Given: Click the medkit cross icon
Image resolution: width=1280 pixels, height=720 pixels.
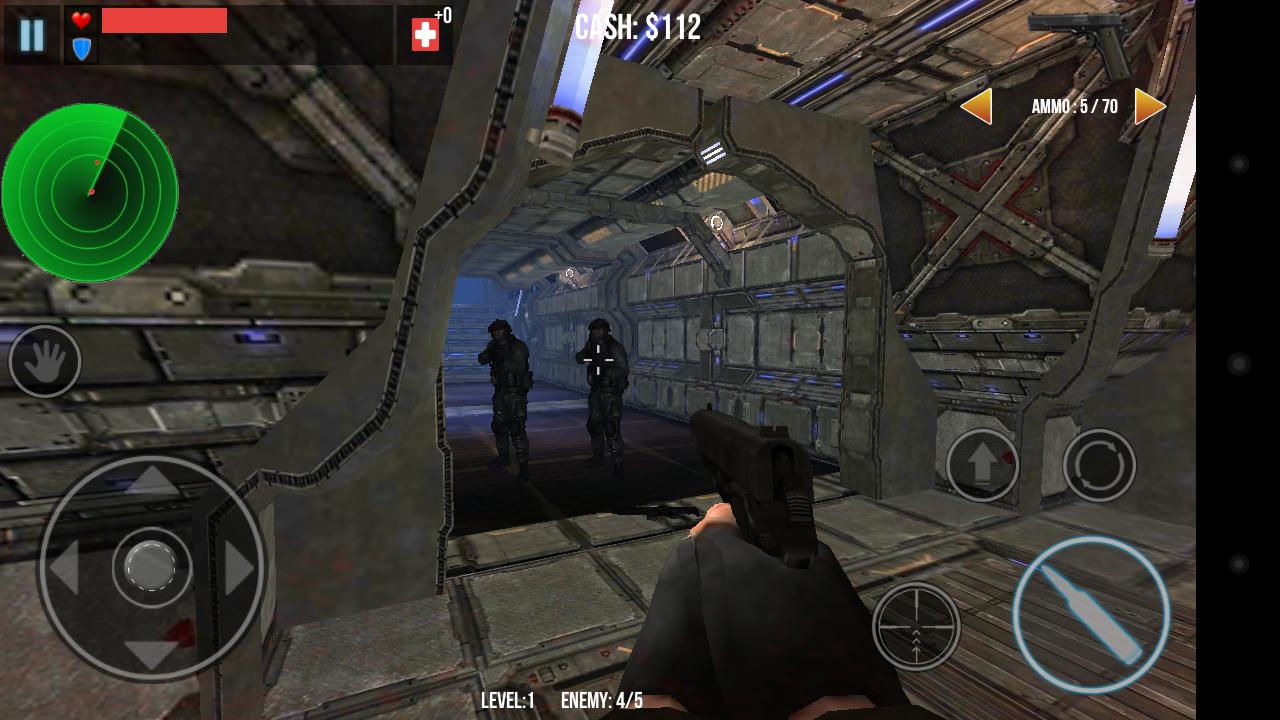Looking at the screenshot, I should (x=424, y=34).
